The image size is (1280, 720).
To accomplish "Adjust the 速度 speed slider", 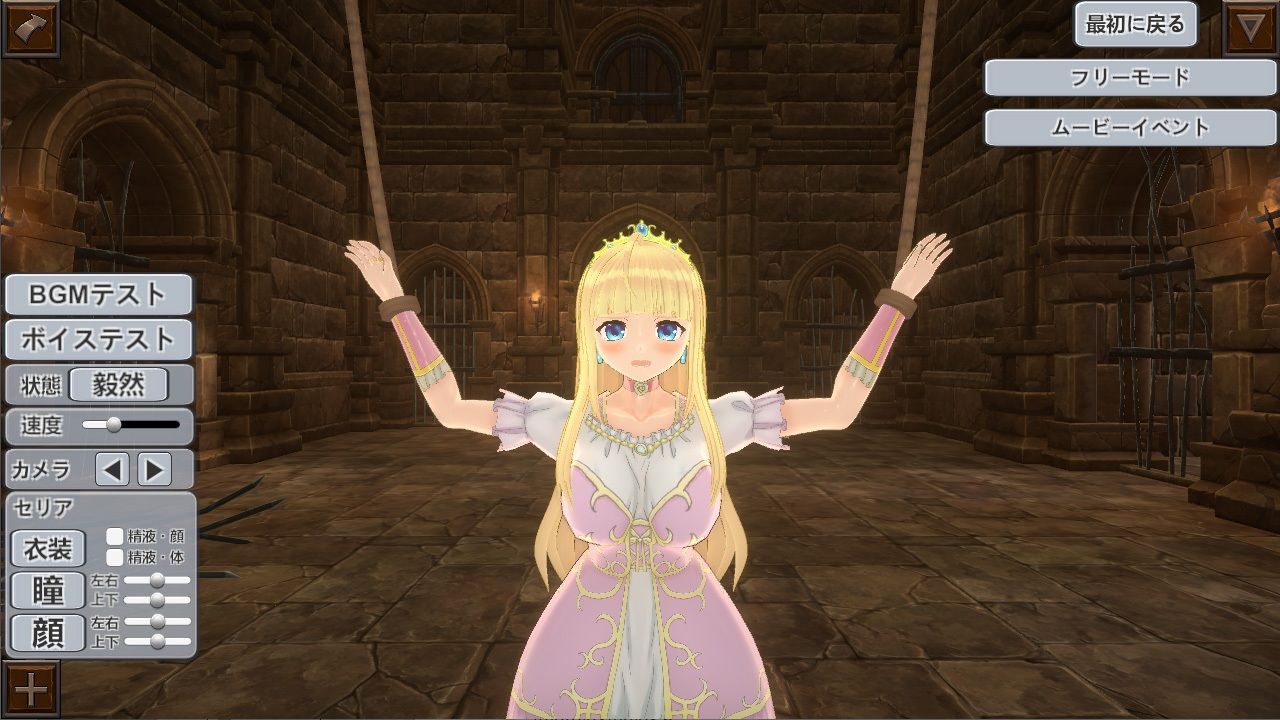I will click(115, 426).
